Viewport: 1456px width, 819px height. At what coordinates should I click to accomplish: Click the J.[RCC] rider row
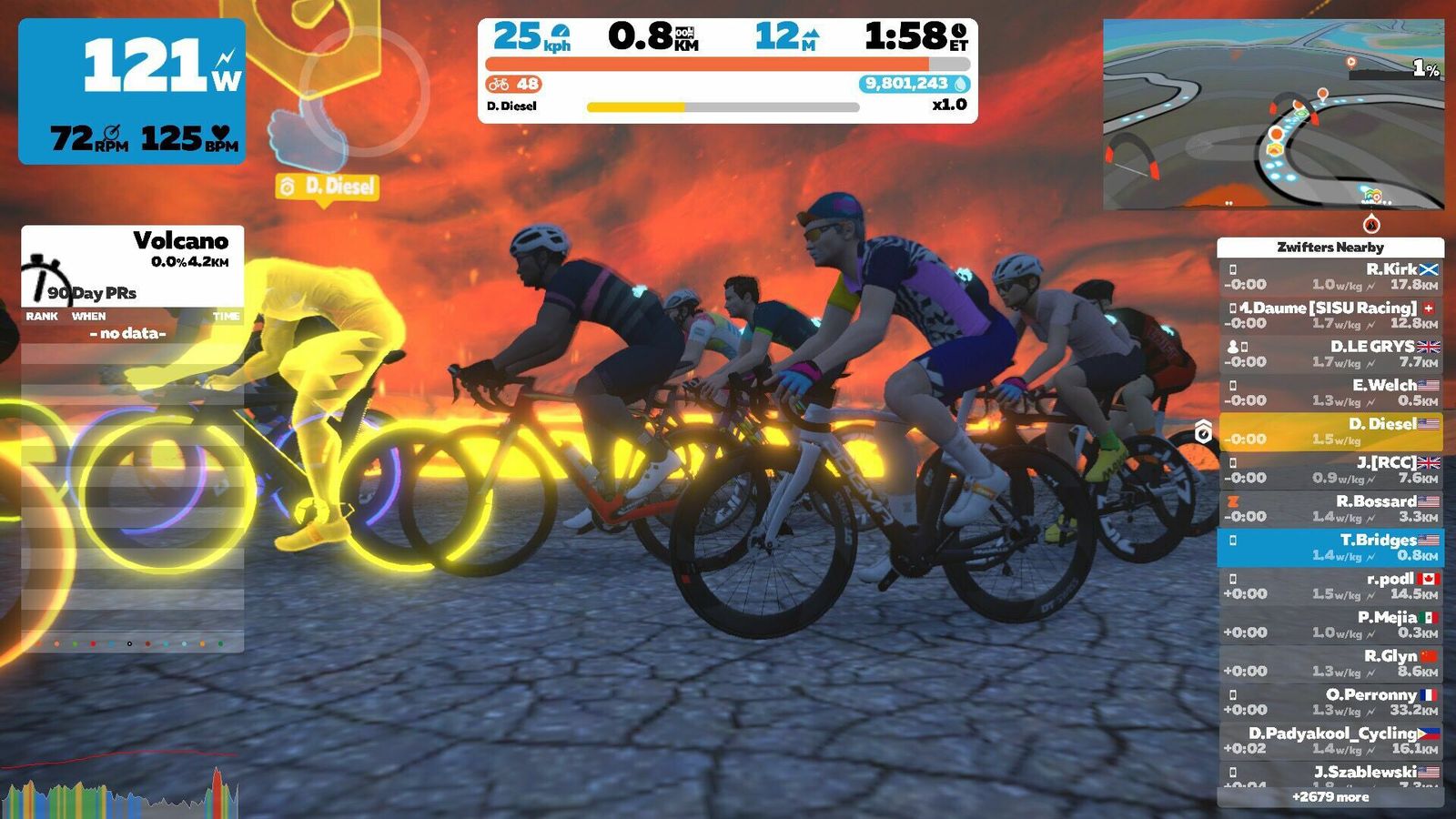[x=1330, y=470]
